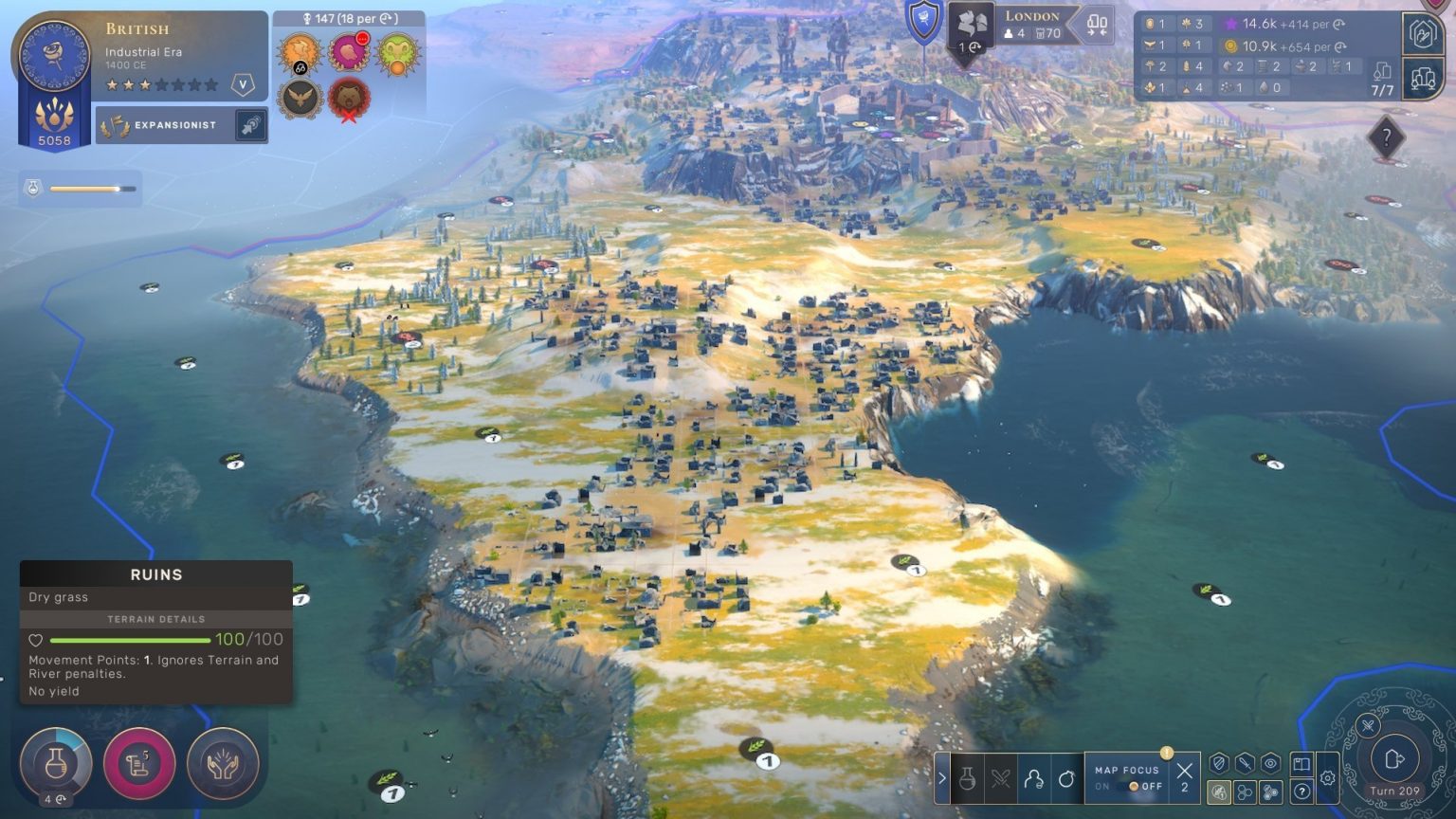Screen dimensions: 1456x819
Task: Open the help question mark in the bottom bar
Action: coord(1301,792)
